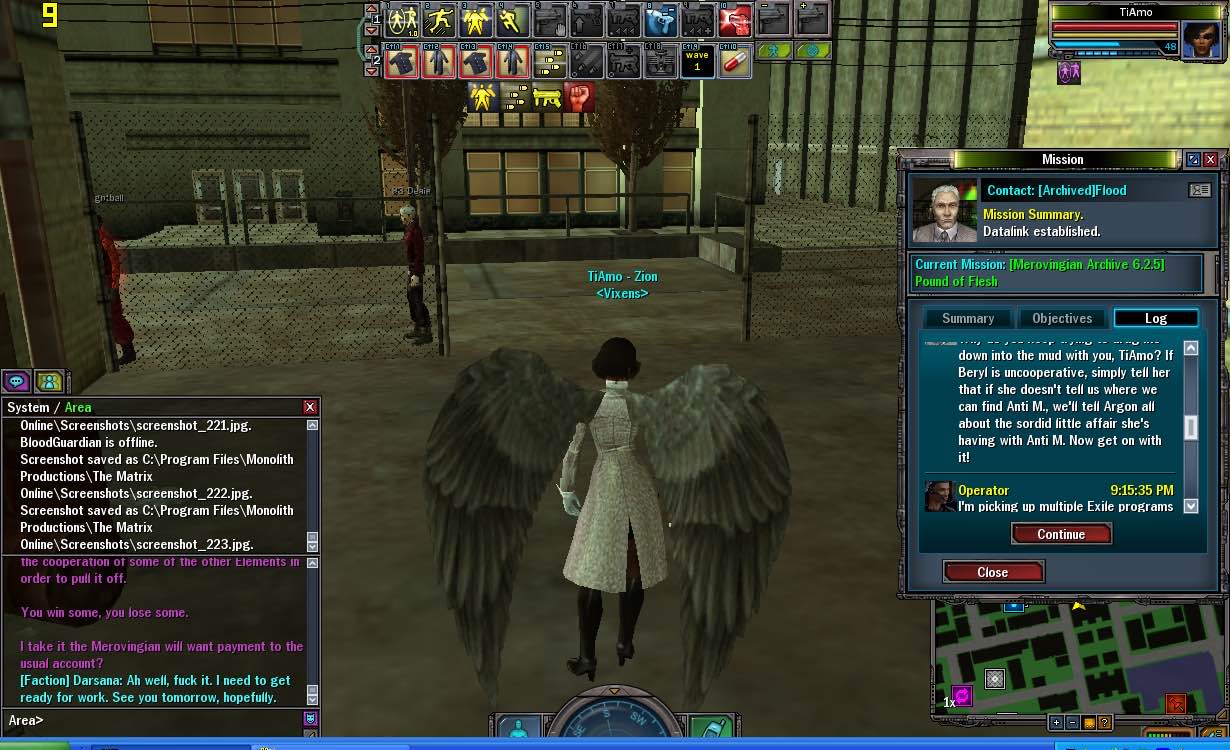This screenshot has height=750, width=1230.
Task: Click the red X on the Mission window
Action: pos(1210,160)
